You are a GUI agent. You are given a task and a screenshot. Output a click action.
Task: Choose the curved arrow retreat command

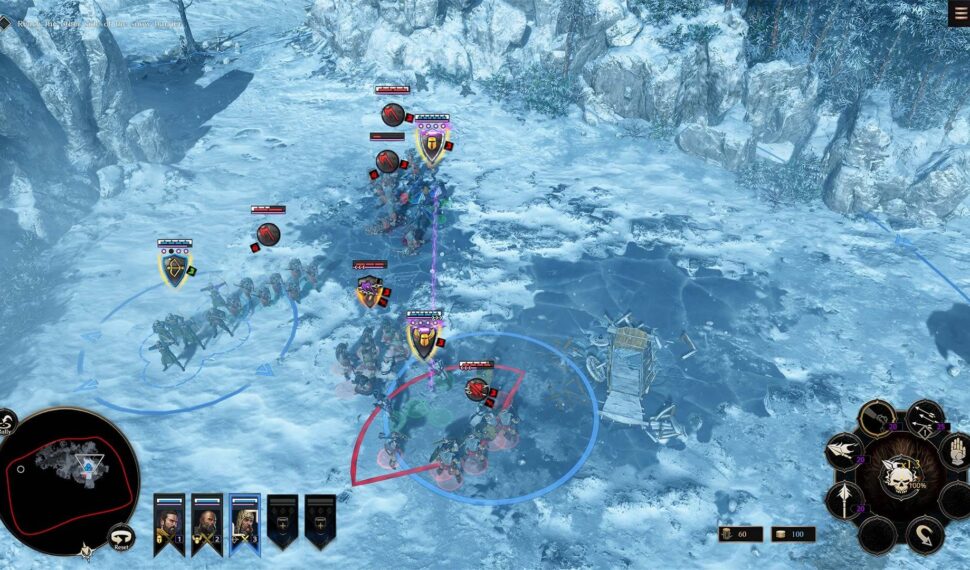point(924,534)
